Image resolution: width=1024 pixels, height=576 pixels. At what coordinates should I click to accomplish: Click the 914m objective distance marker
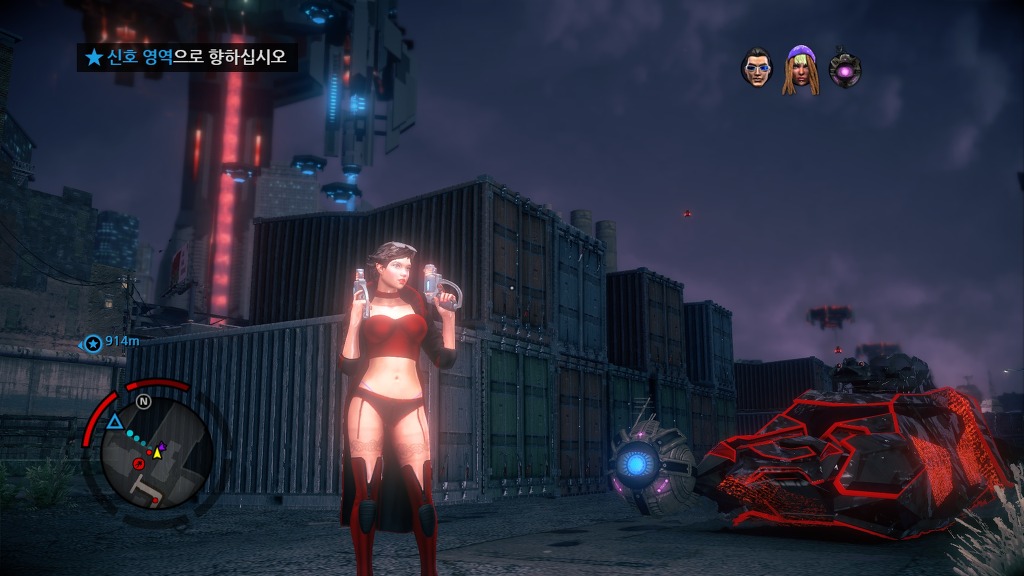(112, 343)
